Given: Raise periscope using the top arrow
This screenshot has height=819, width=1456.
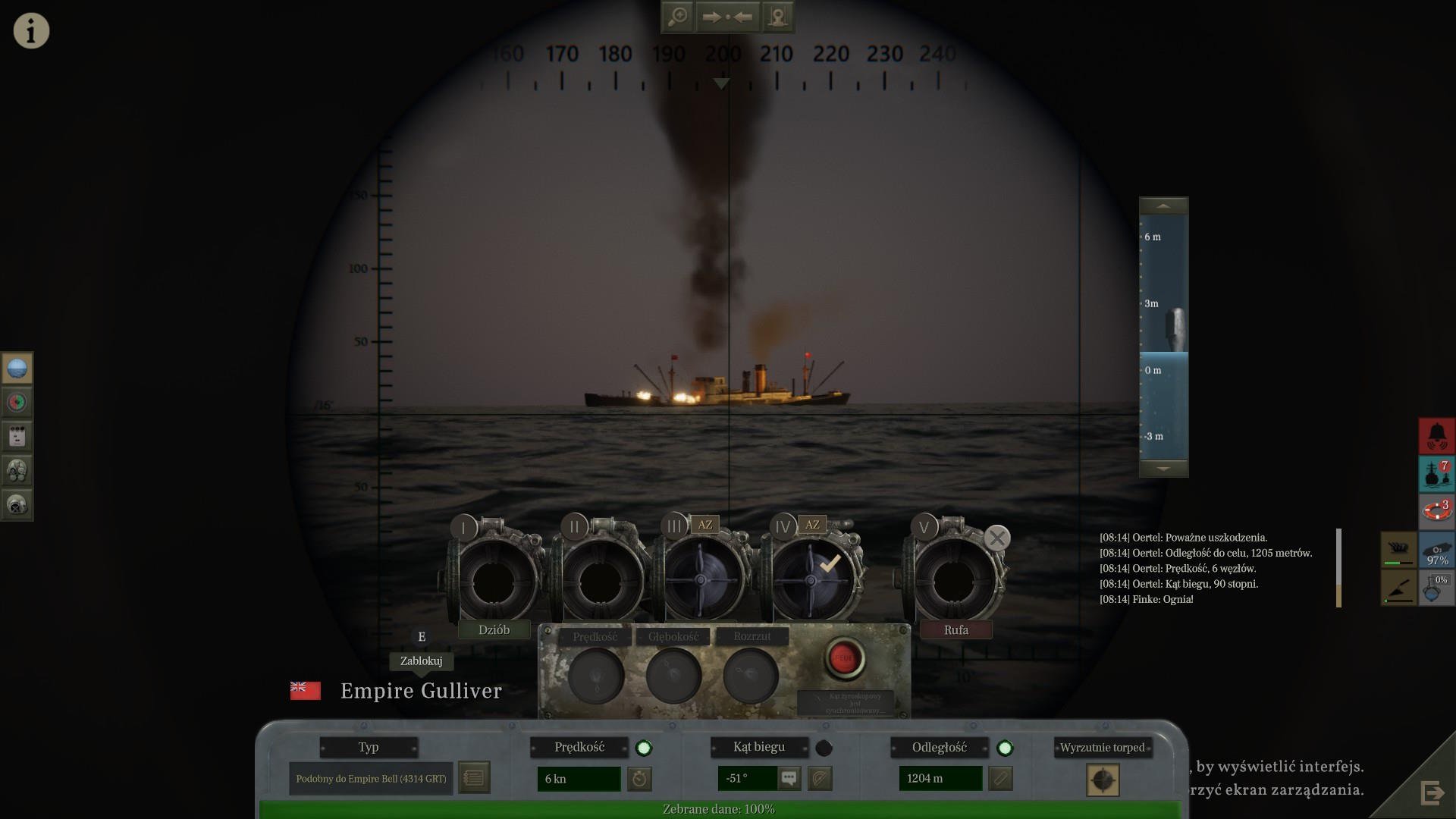Looking at the screenshot, I should [x=1163, y=206].
